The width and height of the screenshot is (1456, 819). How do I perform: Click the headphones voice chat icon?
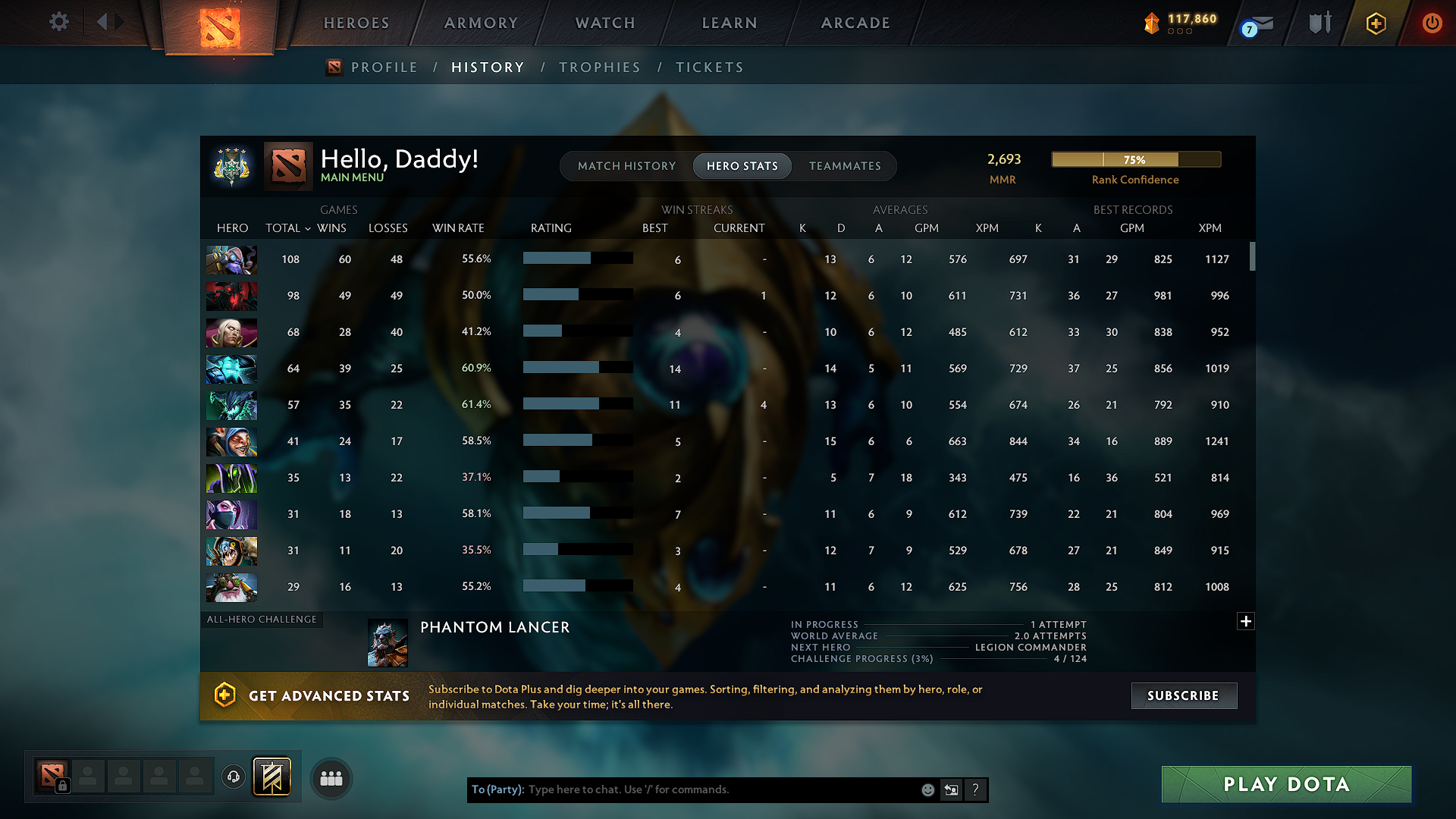pos(233,777)
